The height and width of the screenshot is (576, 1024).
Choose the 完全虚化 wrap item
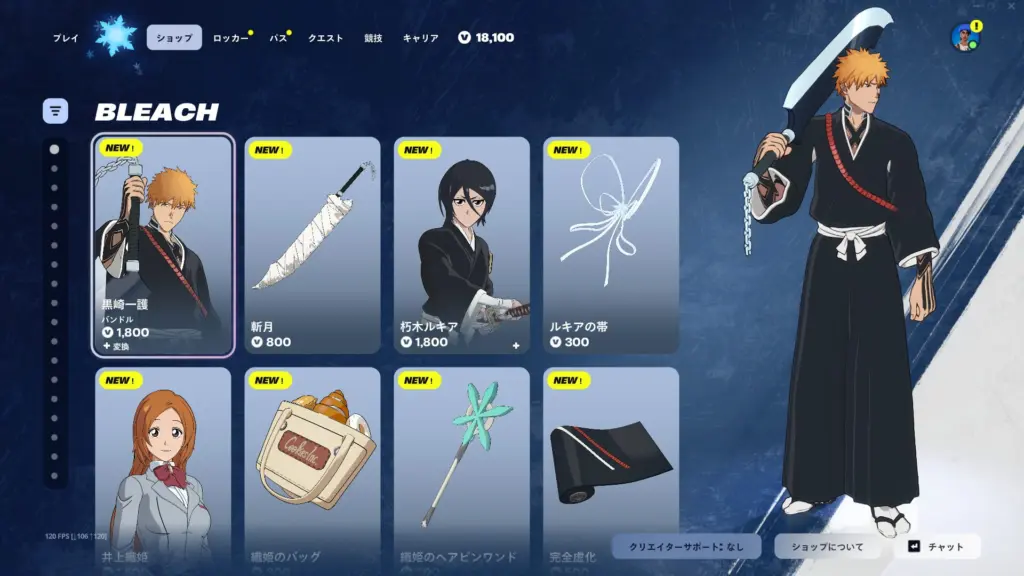[x=611, y=465]
